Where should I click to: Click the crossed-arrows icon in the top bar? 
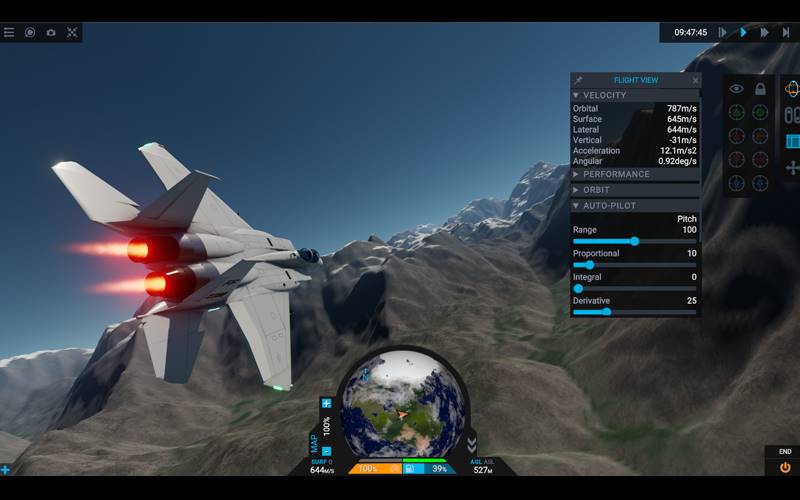(72, 32)
